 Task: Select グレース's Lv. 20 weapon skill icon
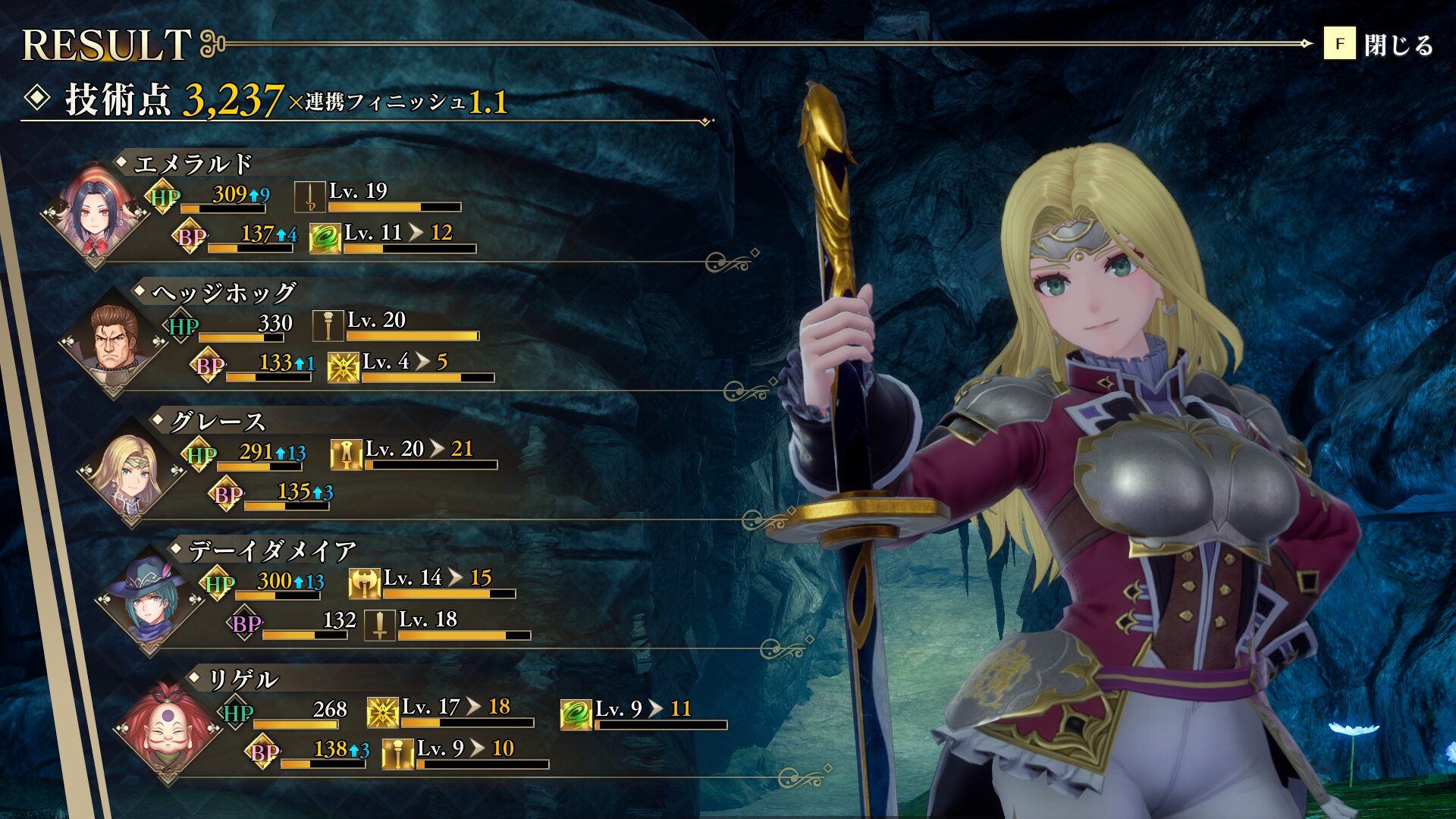[x=346, y=455]
